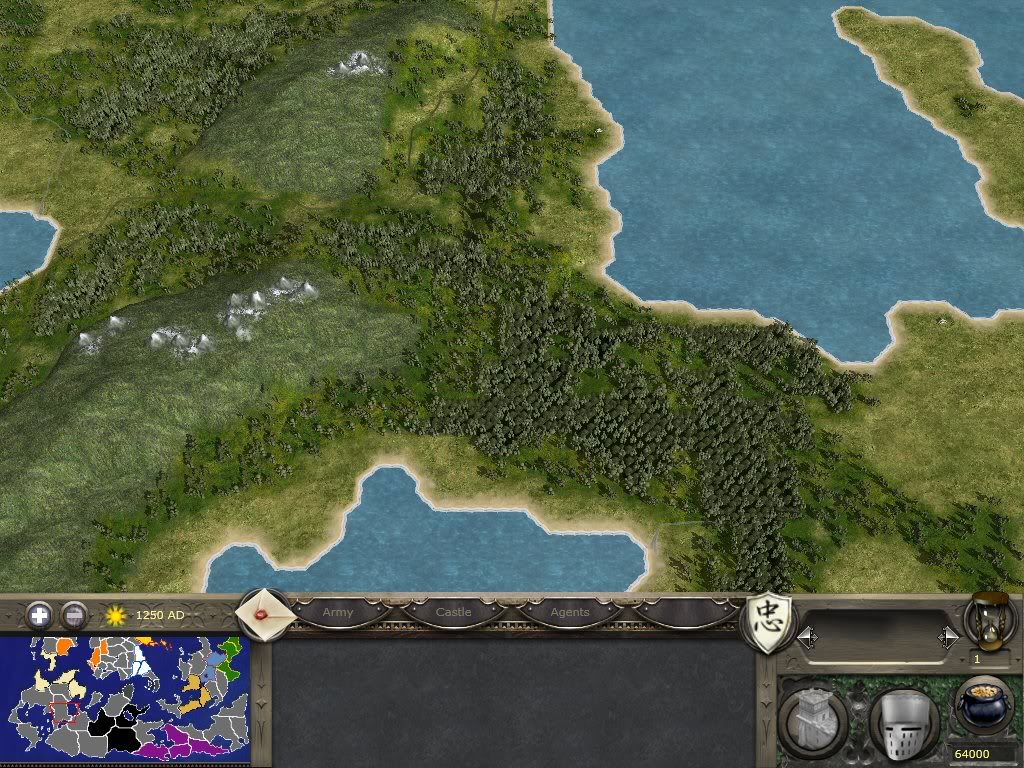Open the recruitment knight helmet button
This screenshot has width=1024, height=768.
[903, 723]
